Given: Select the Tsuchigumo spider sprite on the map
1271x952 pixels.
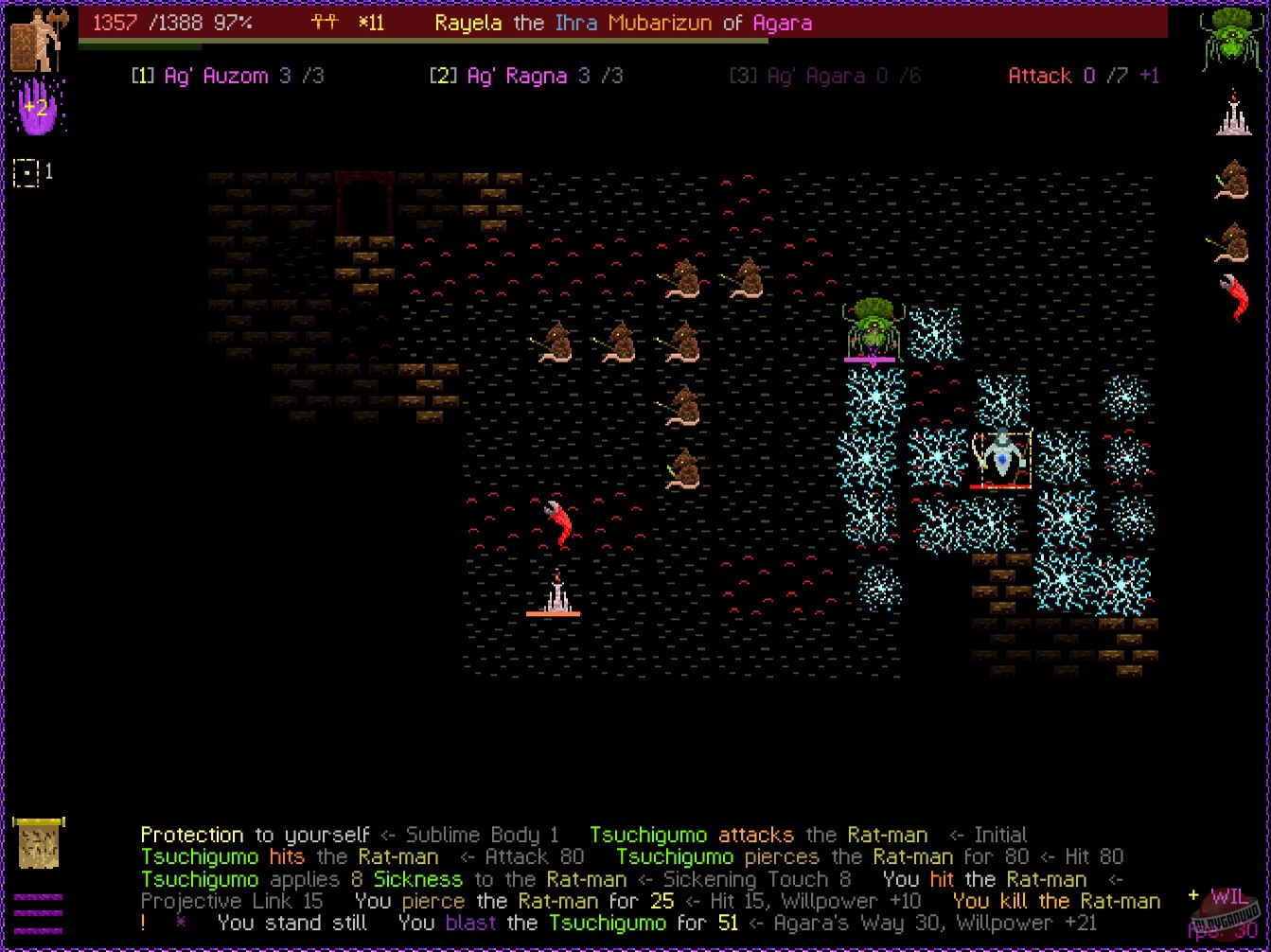Looking at the screenshot, I should point(872,326).
